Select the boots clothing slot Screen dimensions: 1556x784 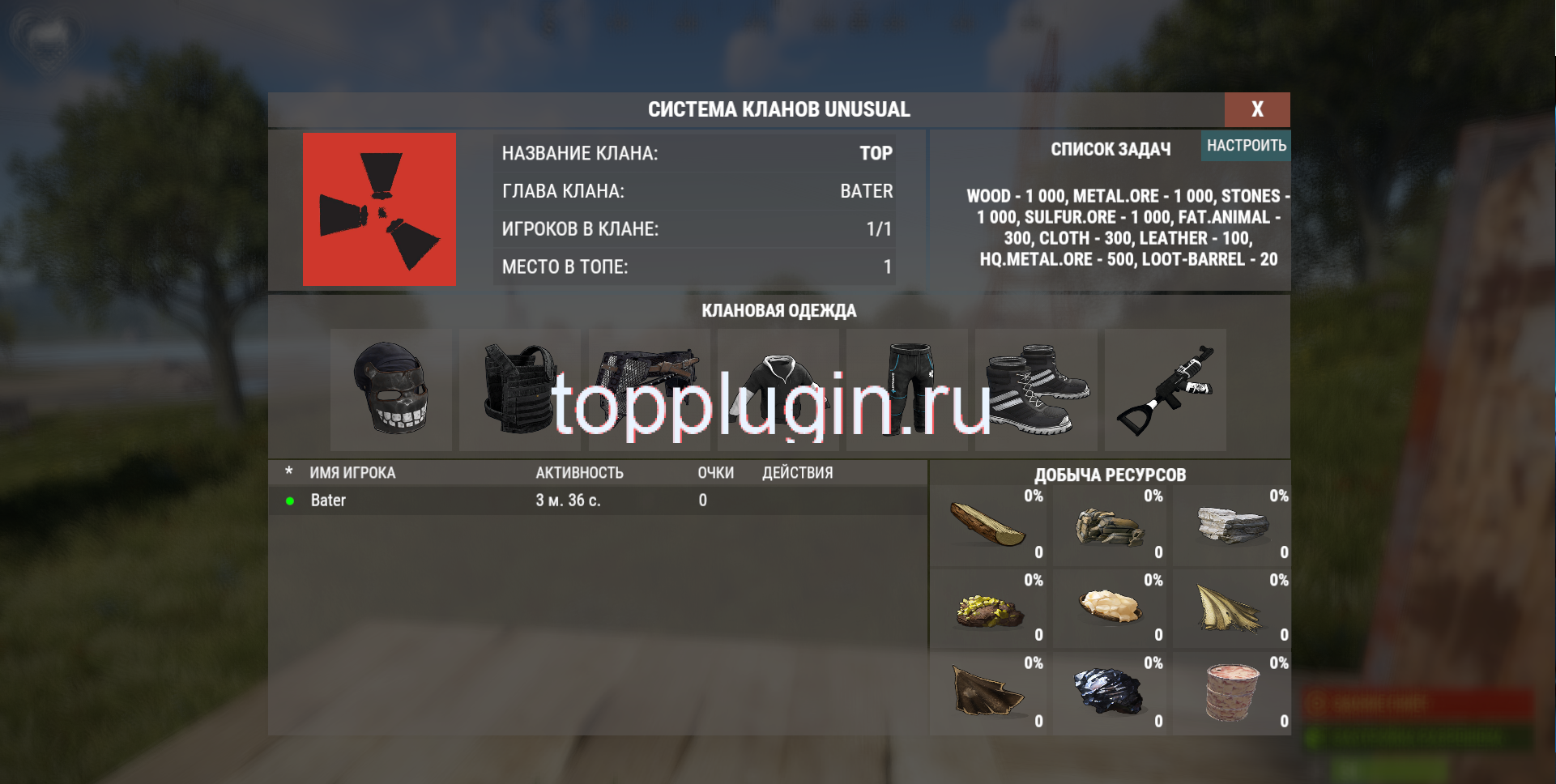pos(1037,390)
